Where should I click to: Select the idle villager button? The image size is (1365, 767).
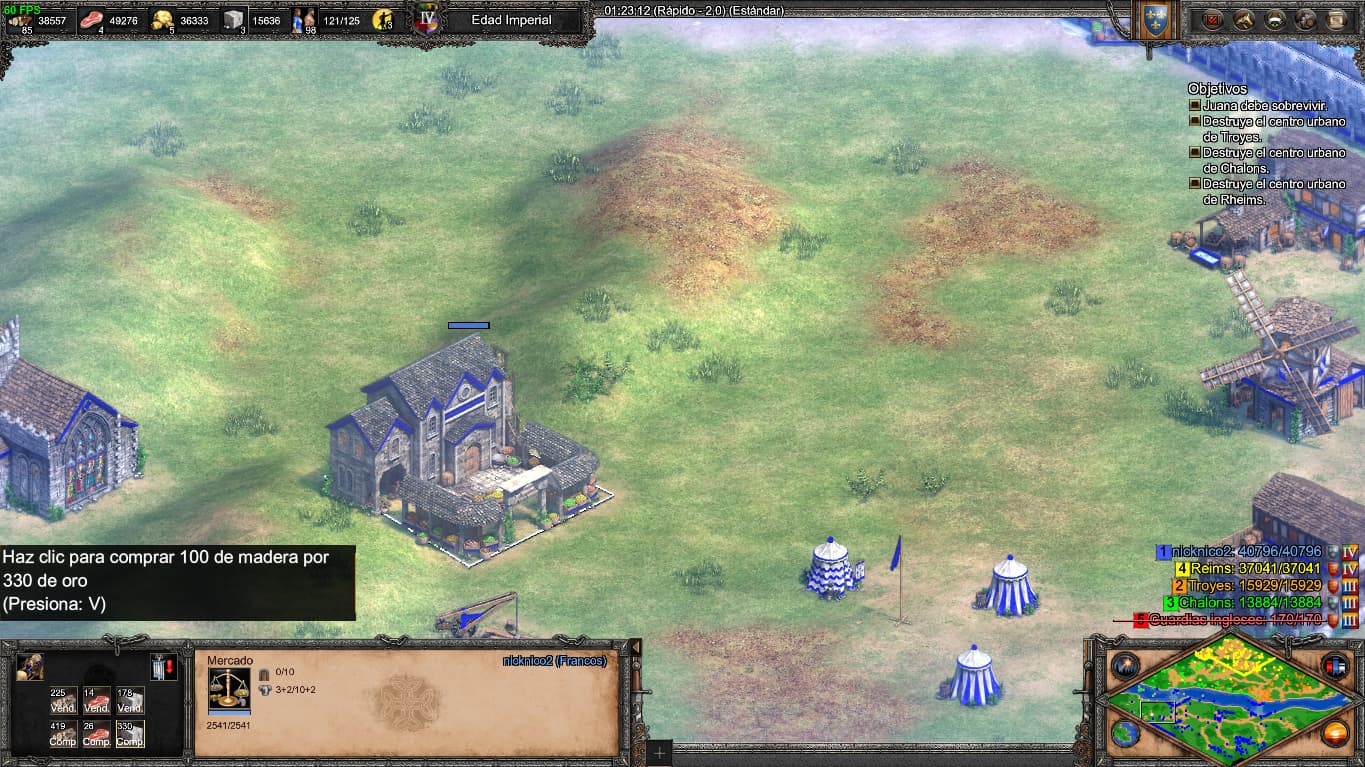[30, 667]
